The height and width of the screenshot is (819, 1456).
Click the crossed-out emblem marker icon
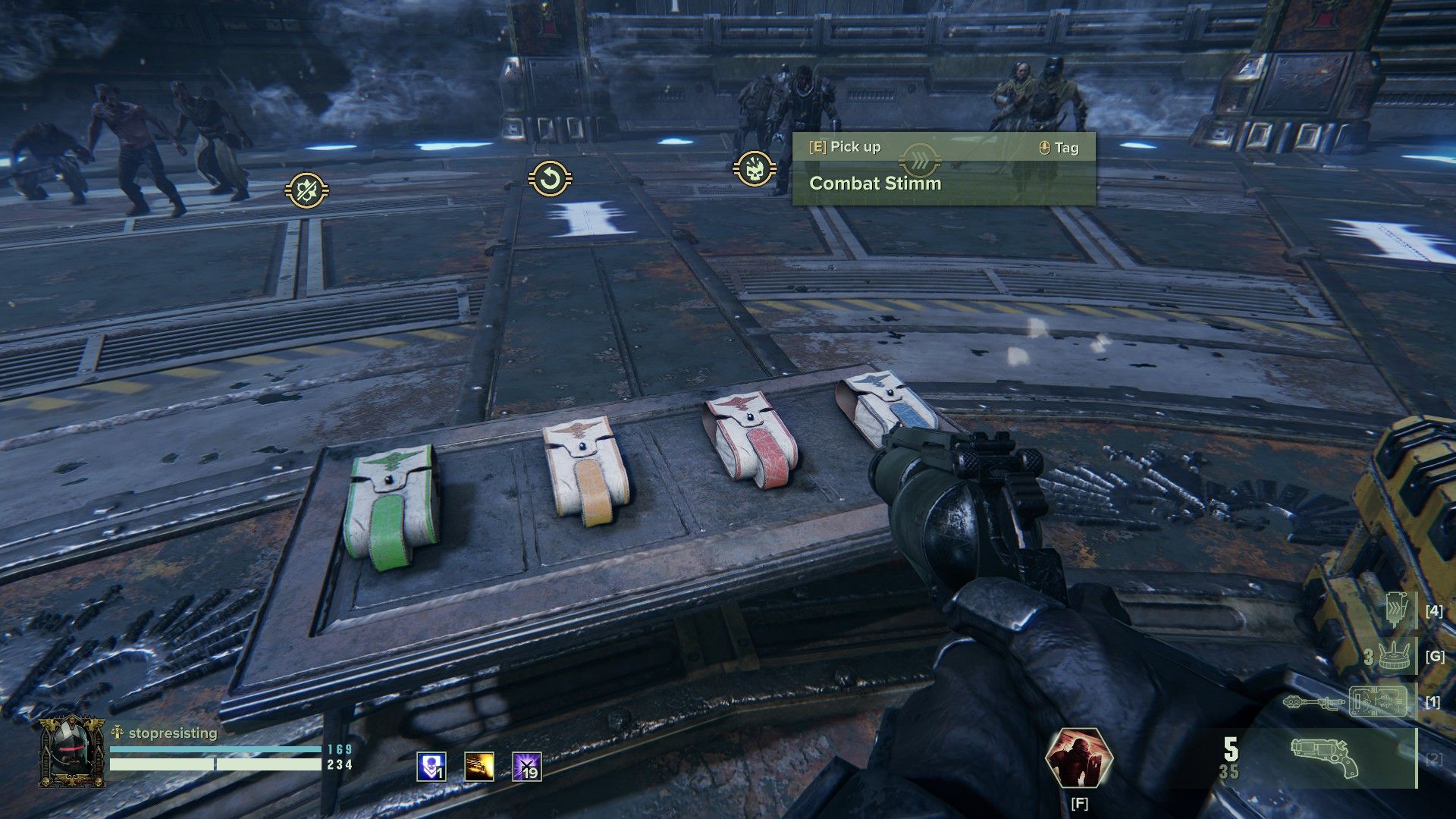click(x=306, y=190)
